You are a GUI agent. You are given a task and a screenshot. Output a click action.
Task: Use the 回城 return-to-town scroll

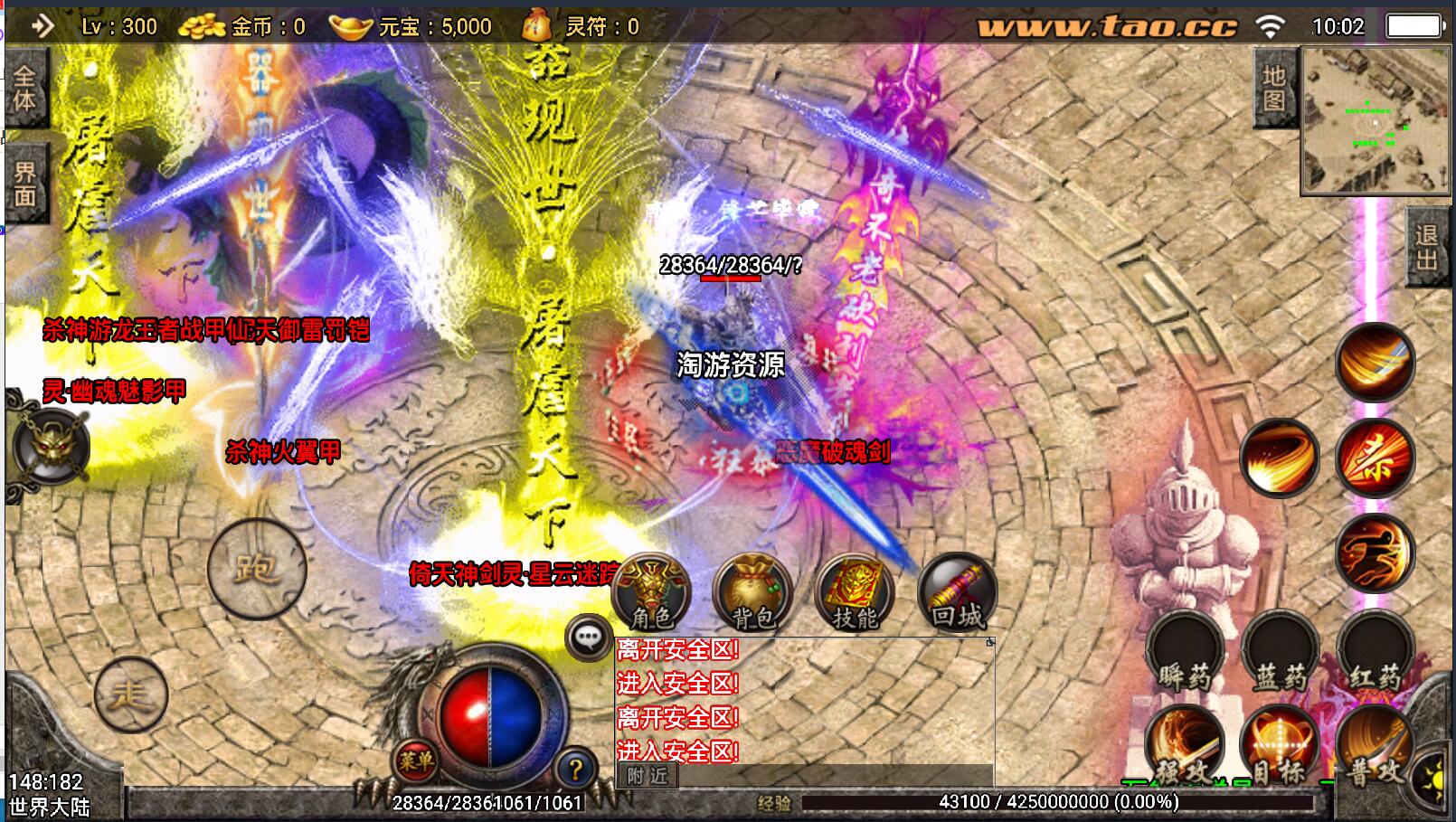pyautogui.click(x=957, y=593)
